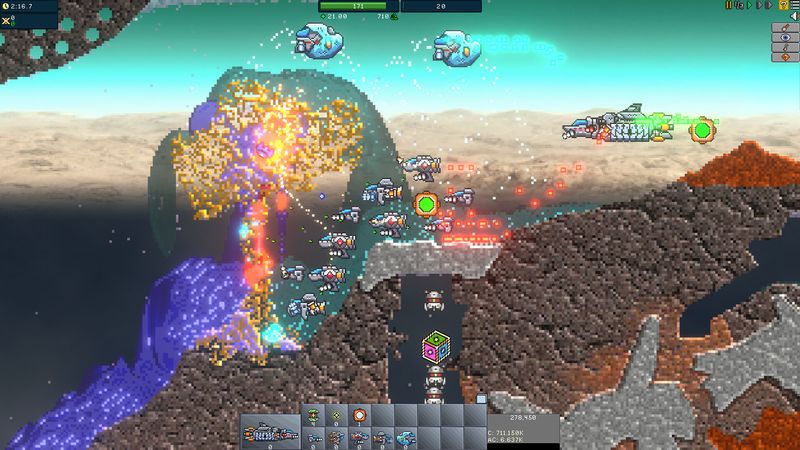Screen dimensions: 800x450
Task: Set the game to half speed
Action: [739, 5]
